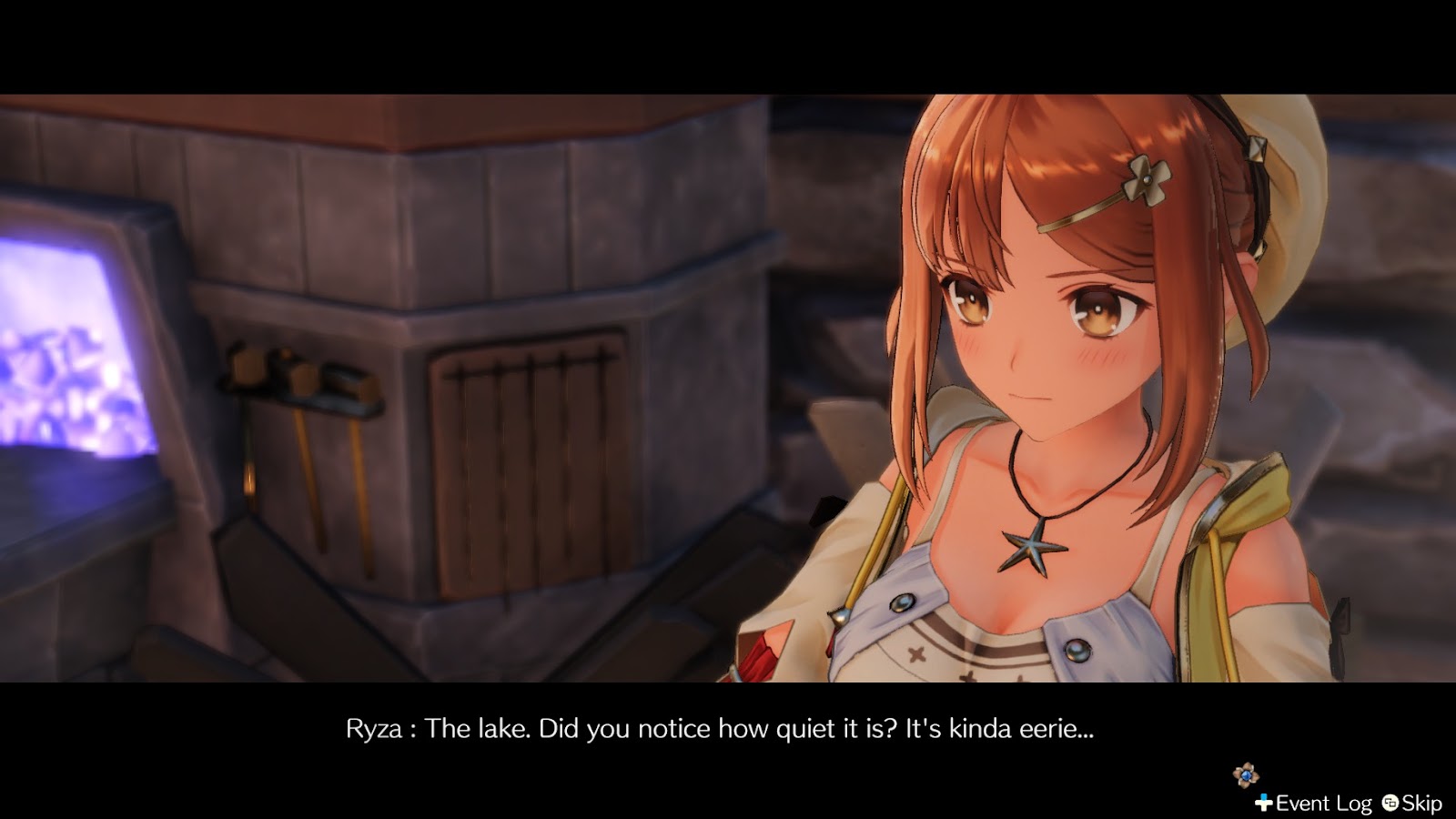Click the touchpad glyph icon beside Skip
The height and width of the screenshot is (819, 1456).
[1390, 804]
